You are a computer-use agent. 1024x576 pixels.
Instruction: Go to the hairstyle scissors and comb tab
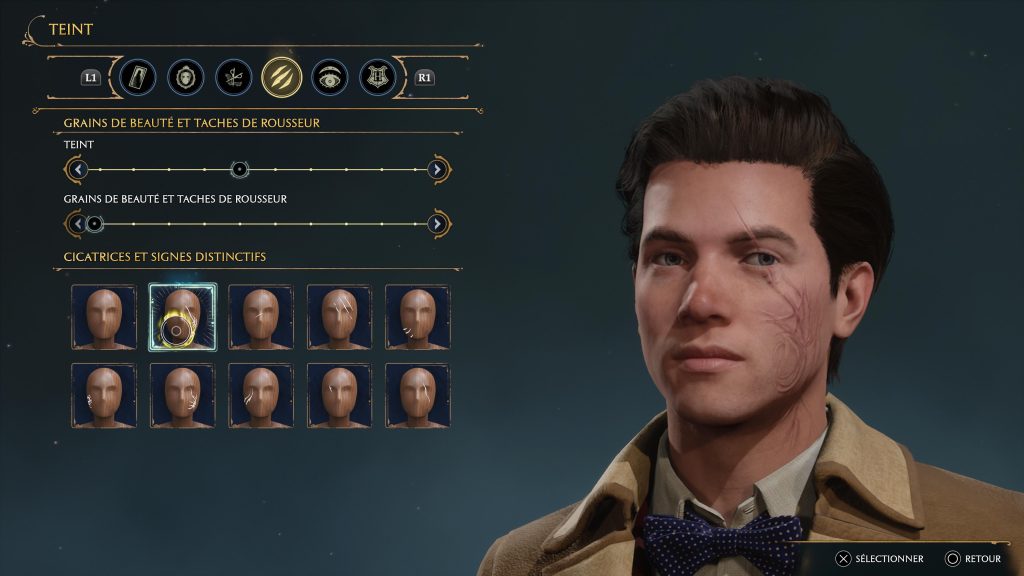[x=233, y=77]
